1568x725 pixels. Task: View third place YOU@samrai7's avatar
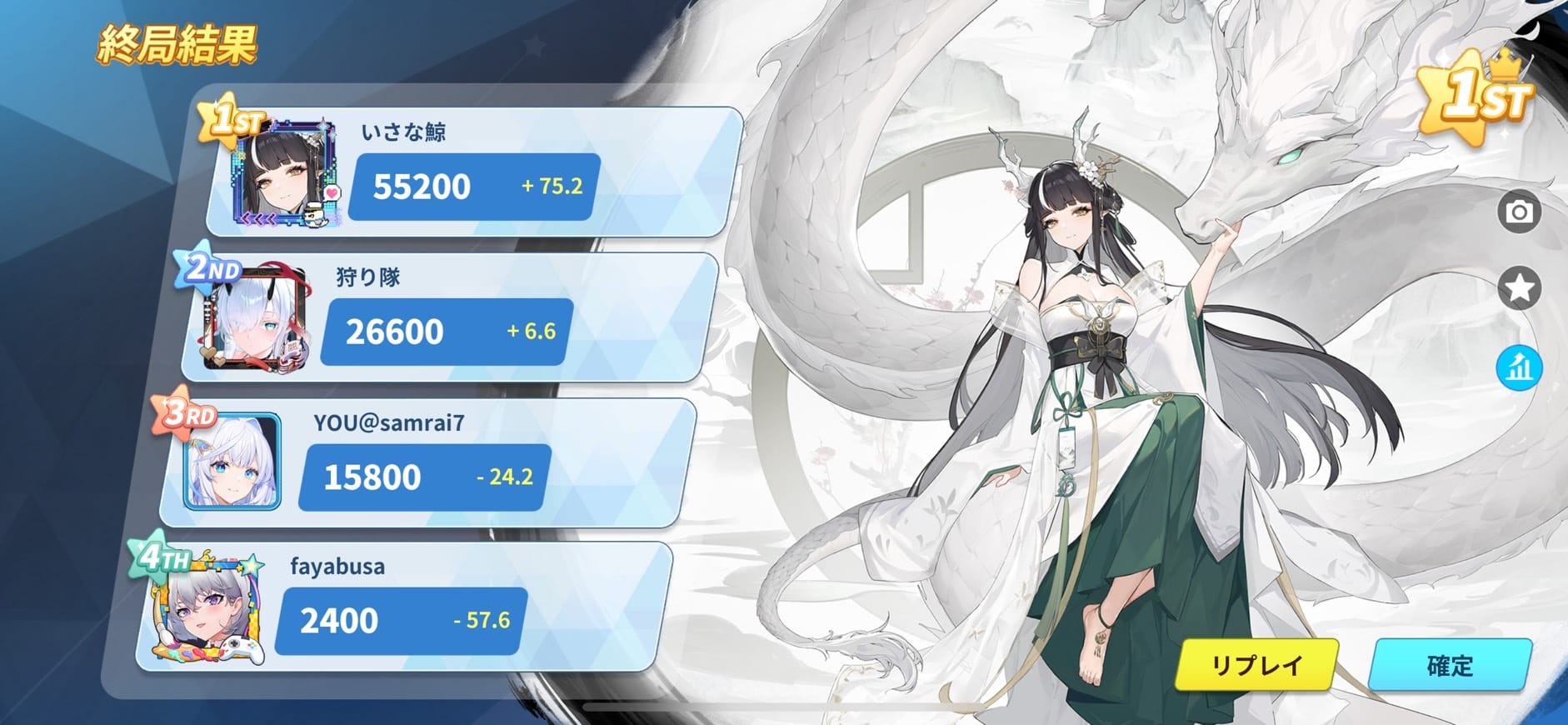(232, 462)
